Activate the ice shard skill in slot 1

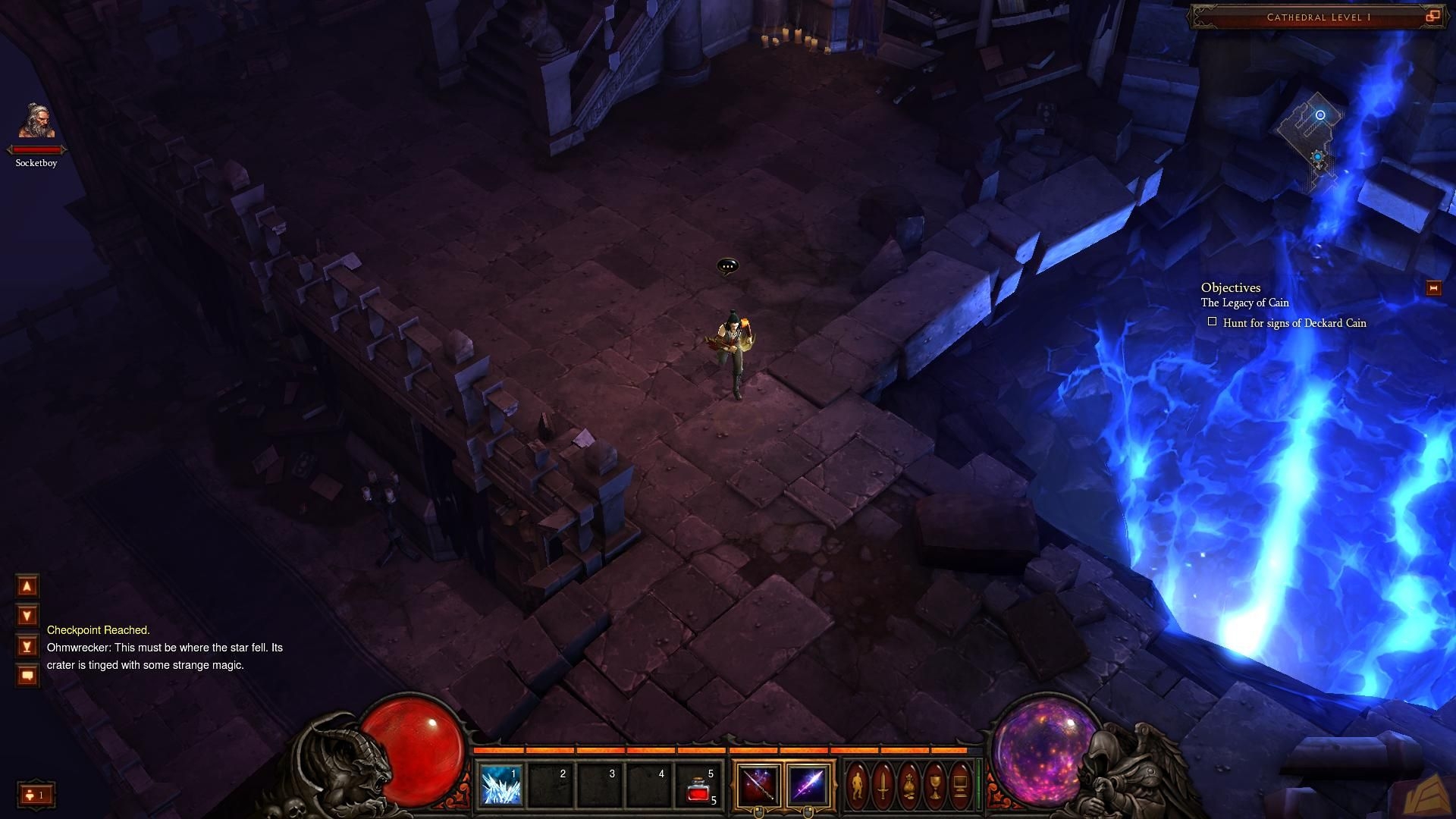[x=501, y=785]
